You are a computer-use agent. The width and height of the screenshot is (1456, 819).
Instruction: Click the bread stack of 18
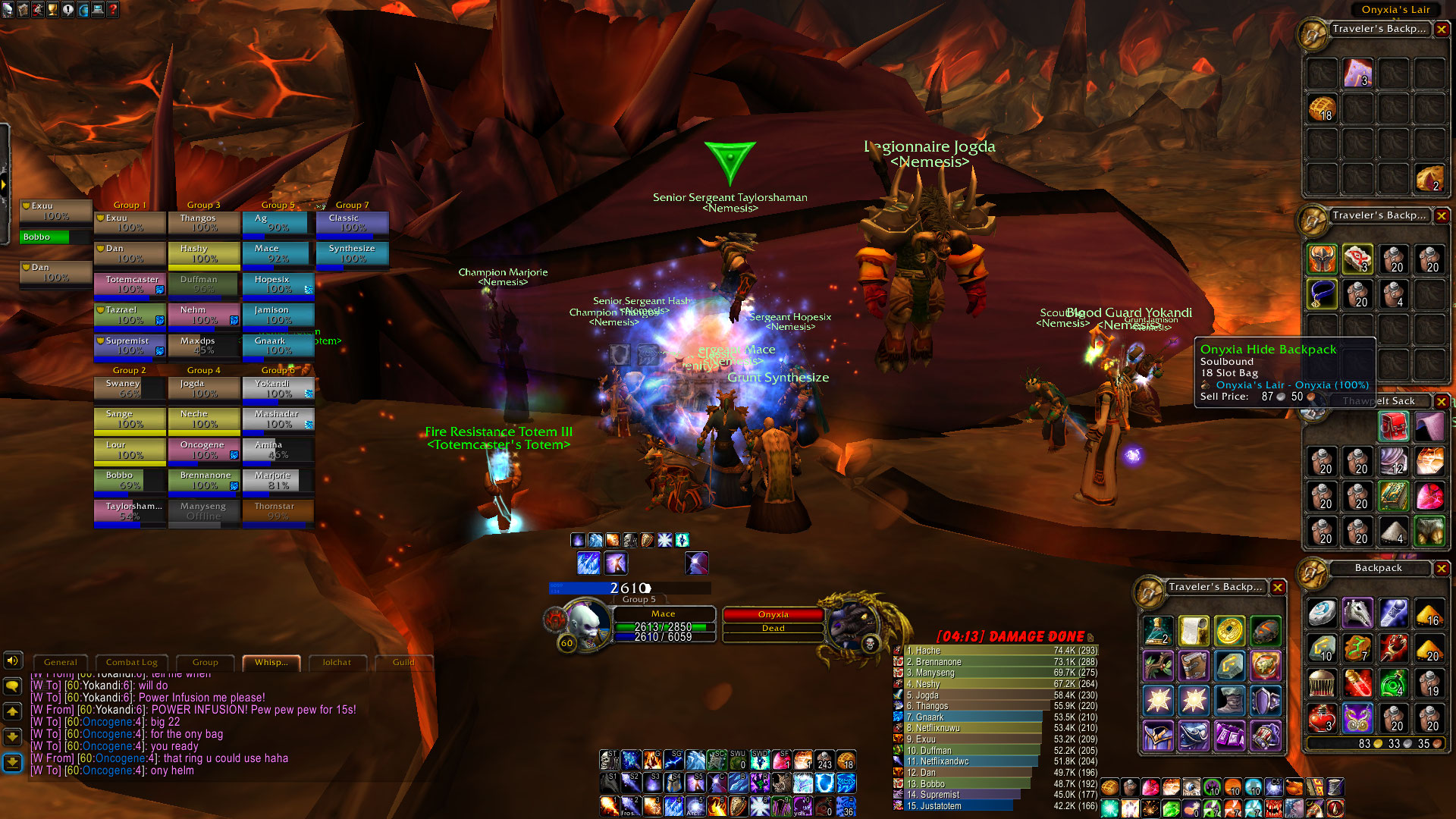1322,108
